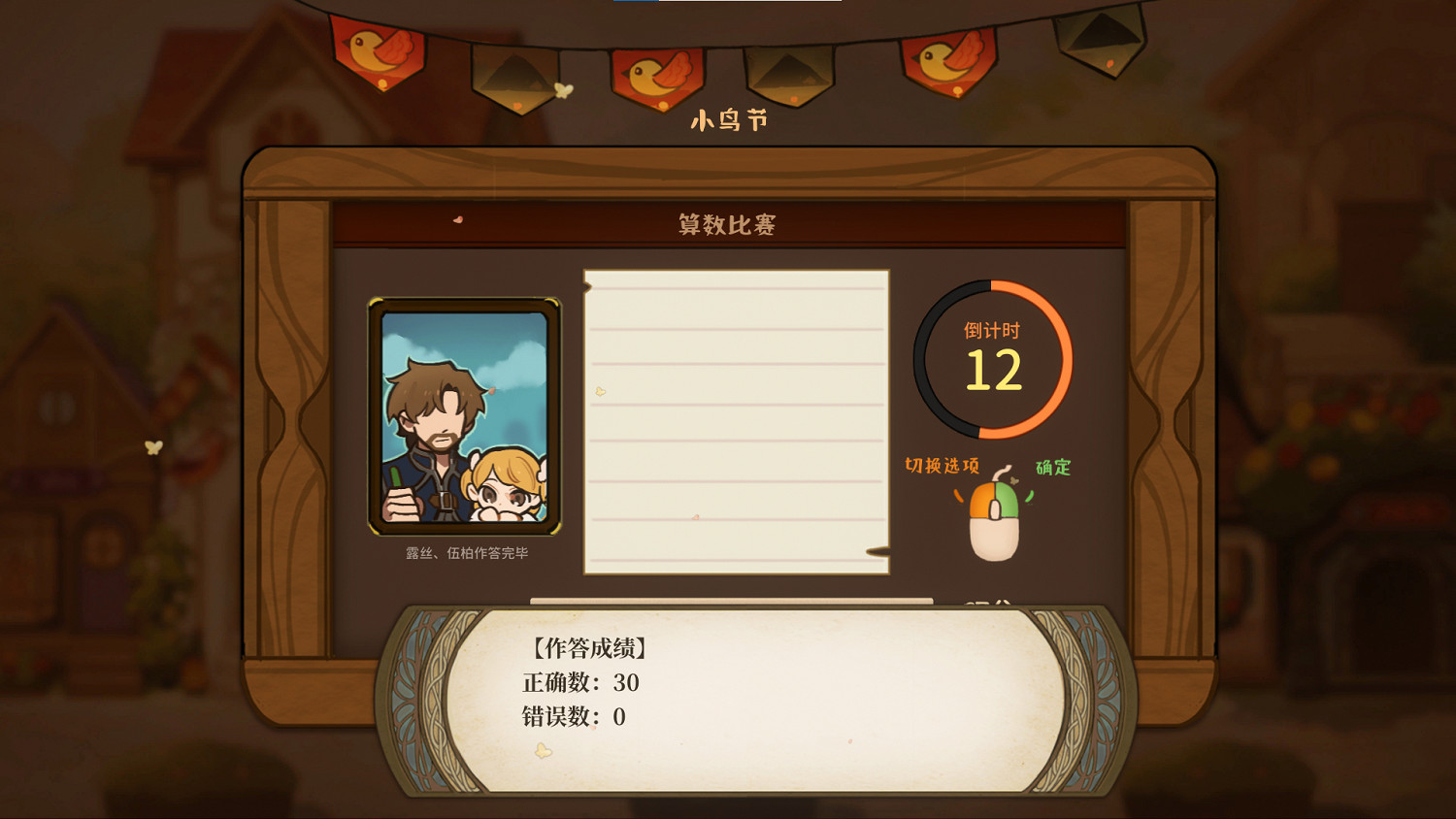
Task: Enable 确定 confirmation via the mouse hint
Action: 1054,467
